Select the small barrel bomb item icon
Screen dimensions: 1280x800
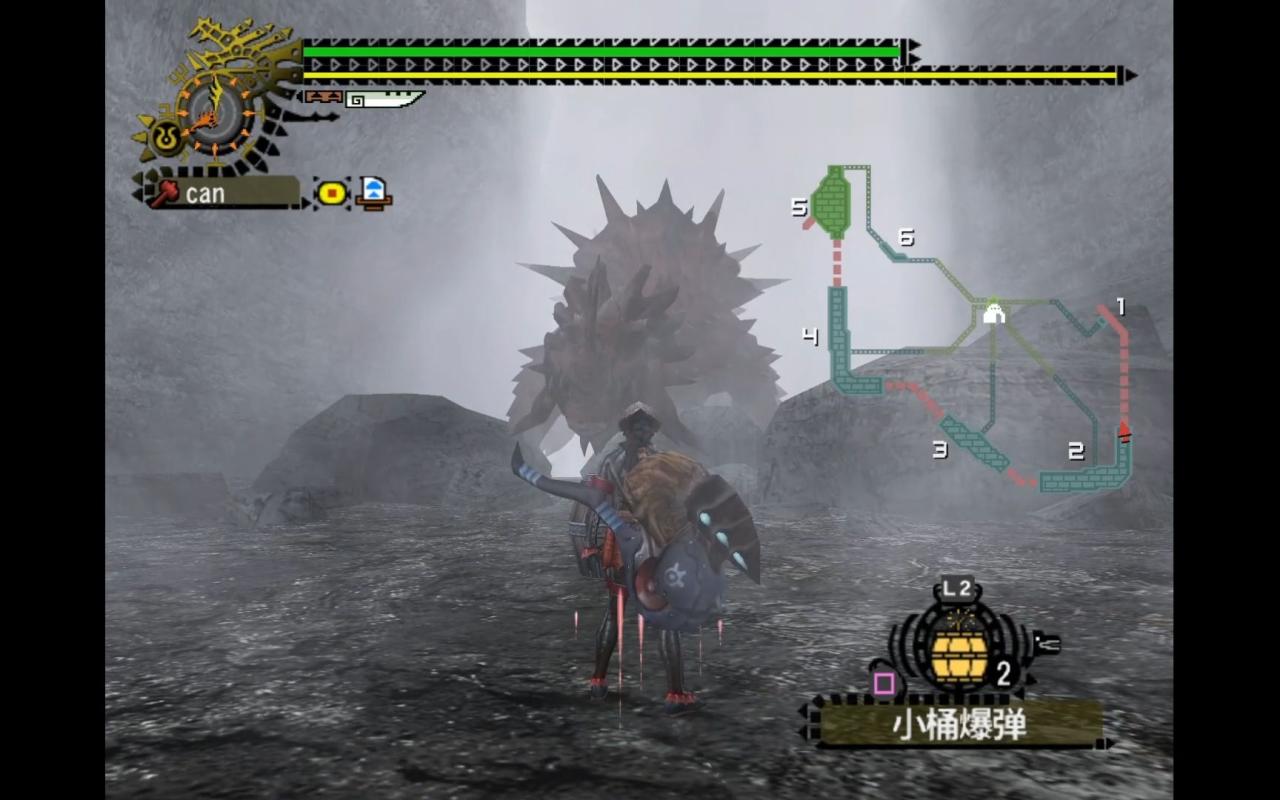click(959, 654)
